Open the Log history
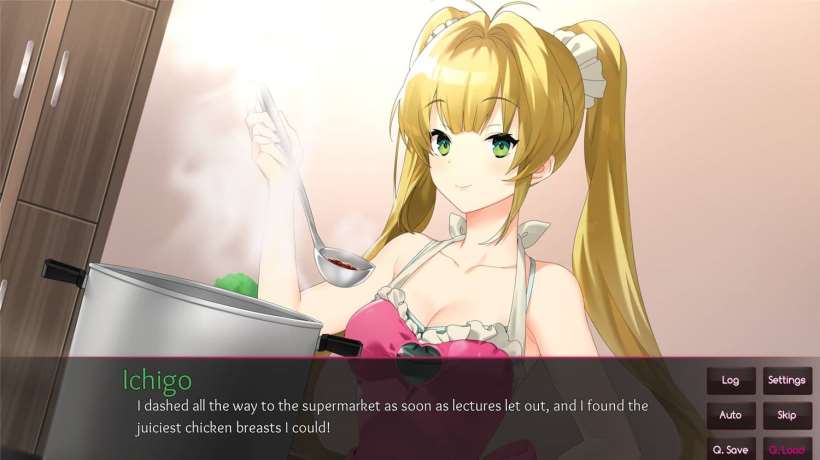 tap(730, 380)
